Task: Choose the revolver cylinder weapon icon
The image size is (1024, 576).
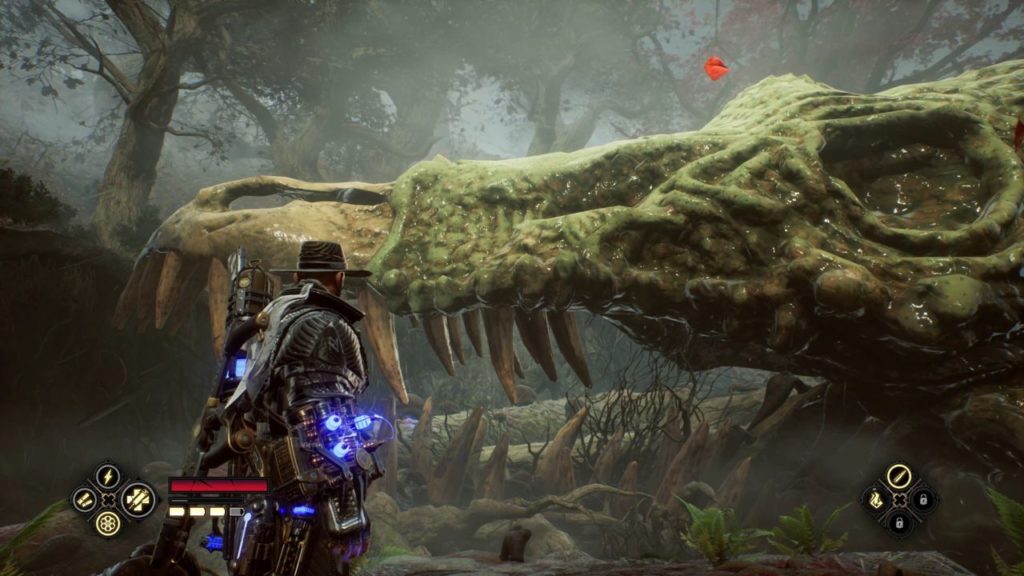Action: click(x=108, y=523)
